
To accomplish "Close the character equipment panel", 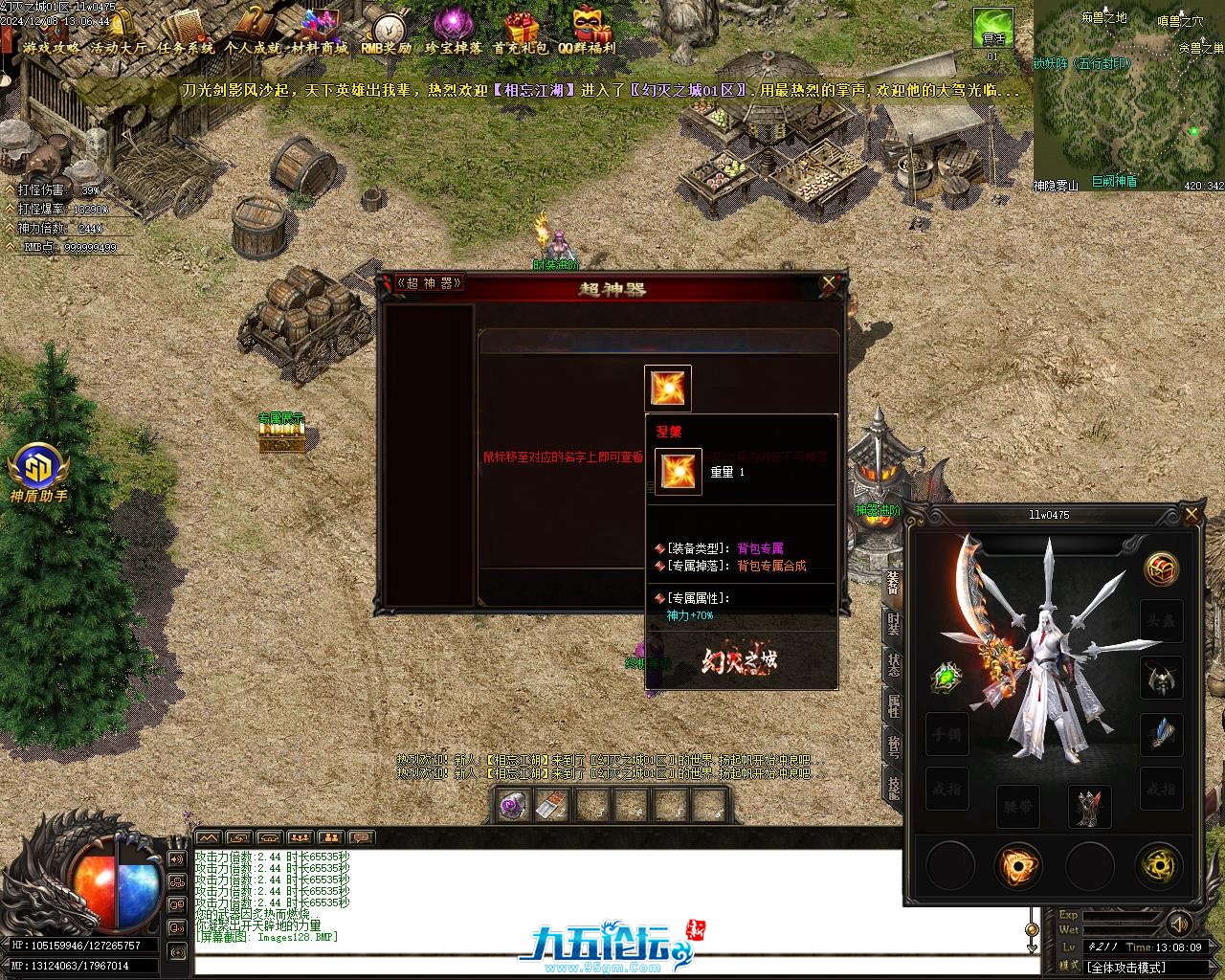I will [x=1192, y=515].
